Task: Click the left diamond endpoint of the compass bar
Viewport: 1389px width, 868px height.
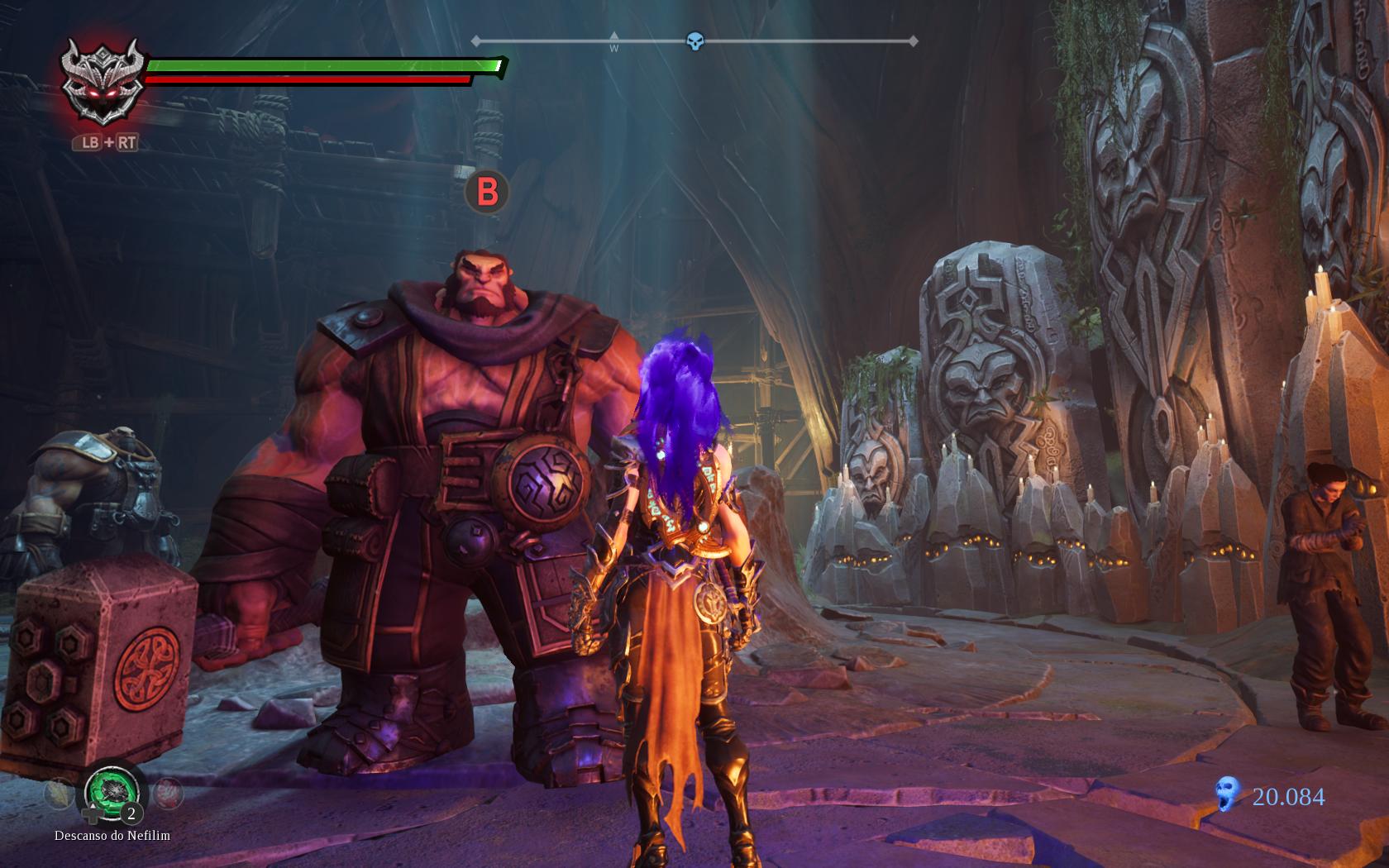Action: (x=475, y=38)
